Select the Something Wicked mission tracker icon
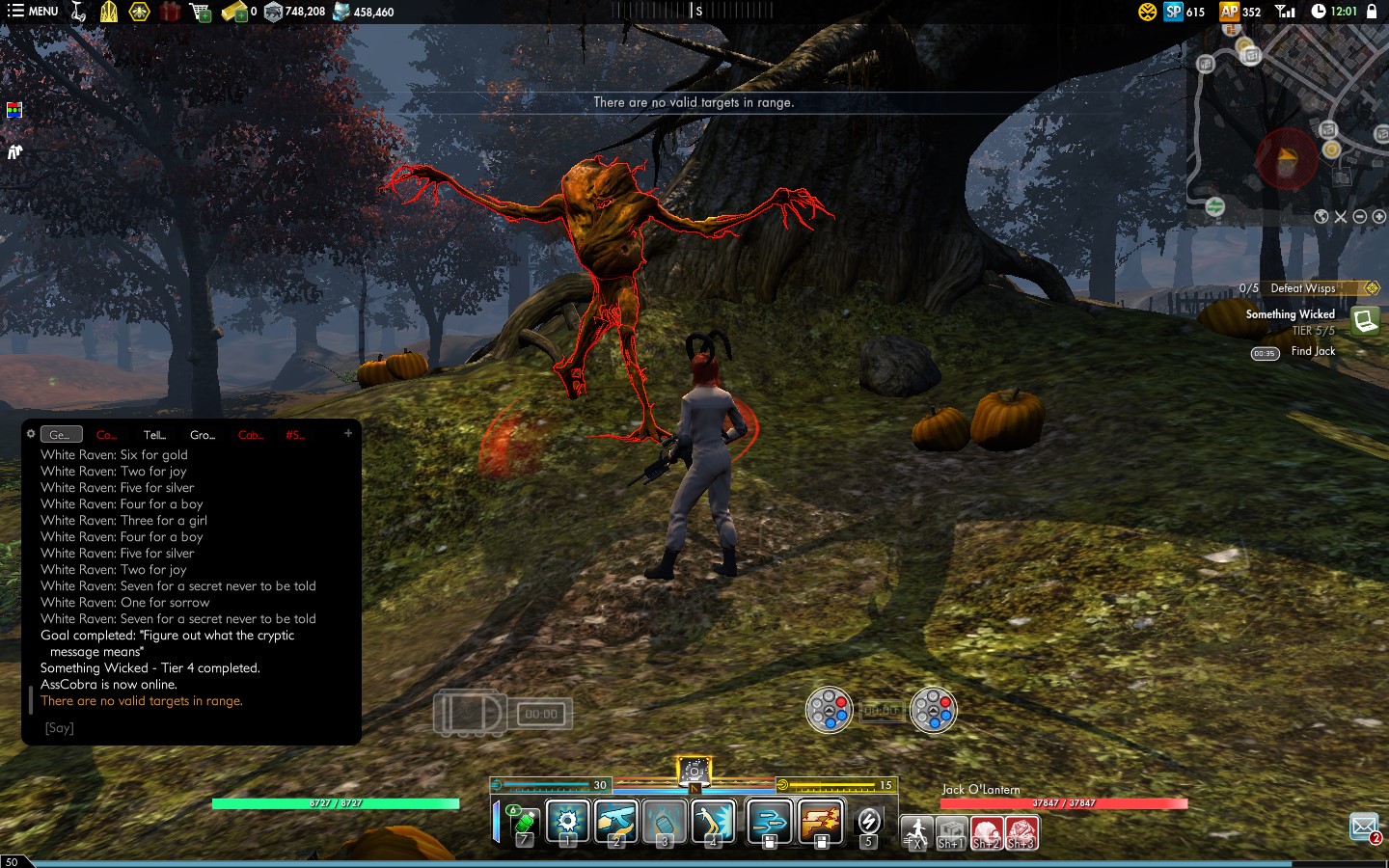 click(1364, 320)
